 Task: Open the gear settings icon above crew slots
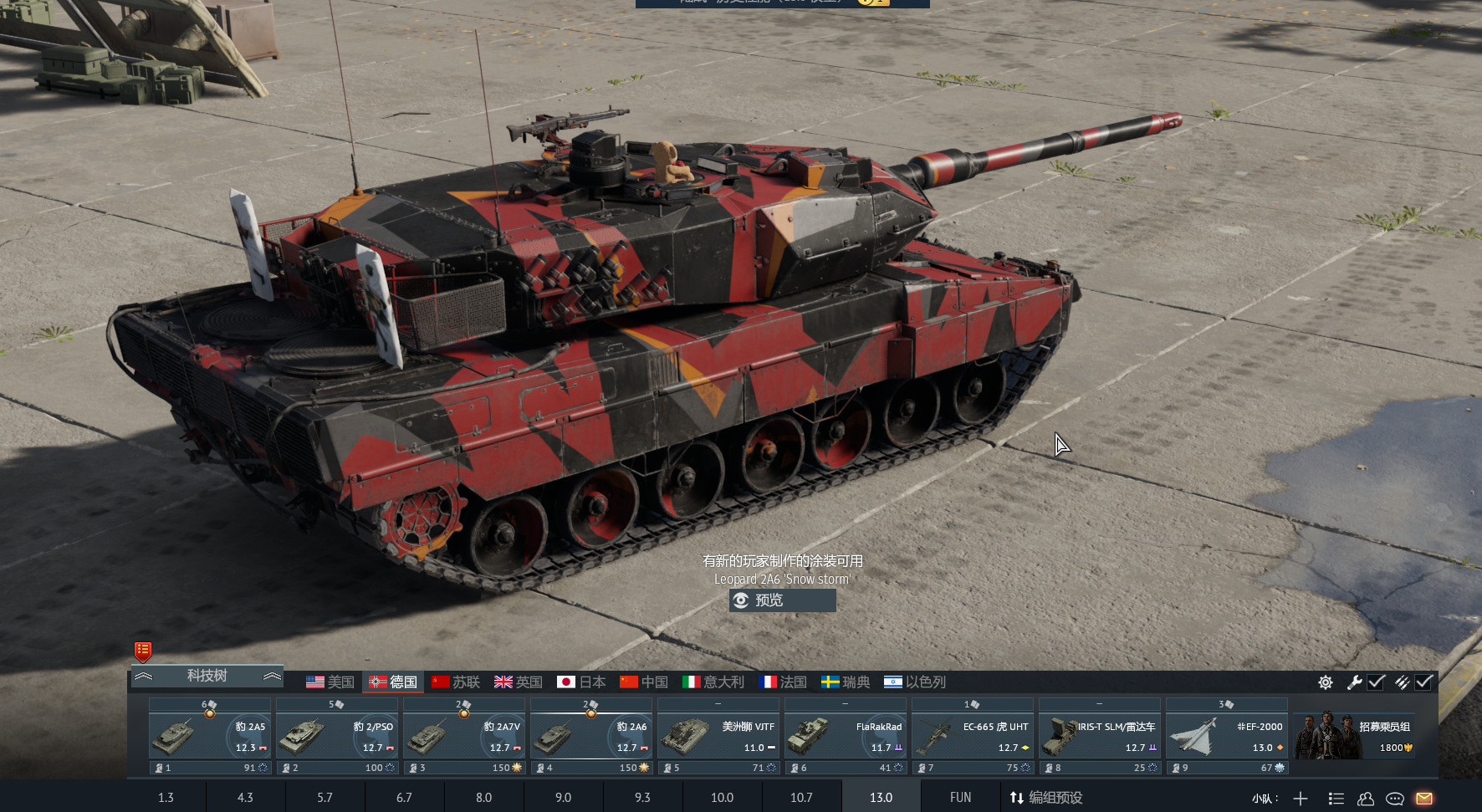[x=1326, y=682]
